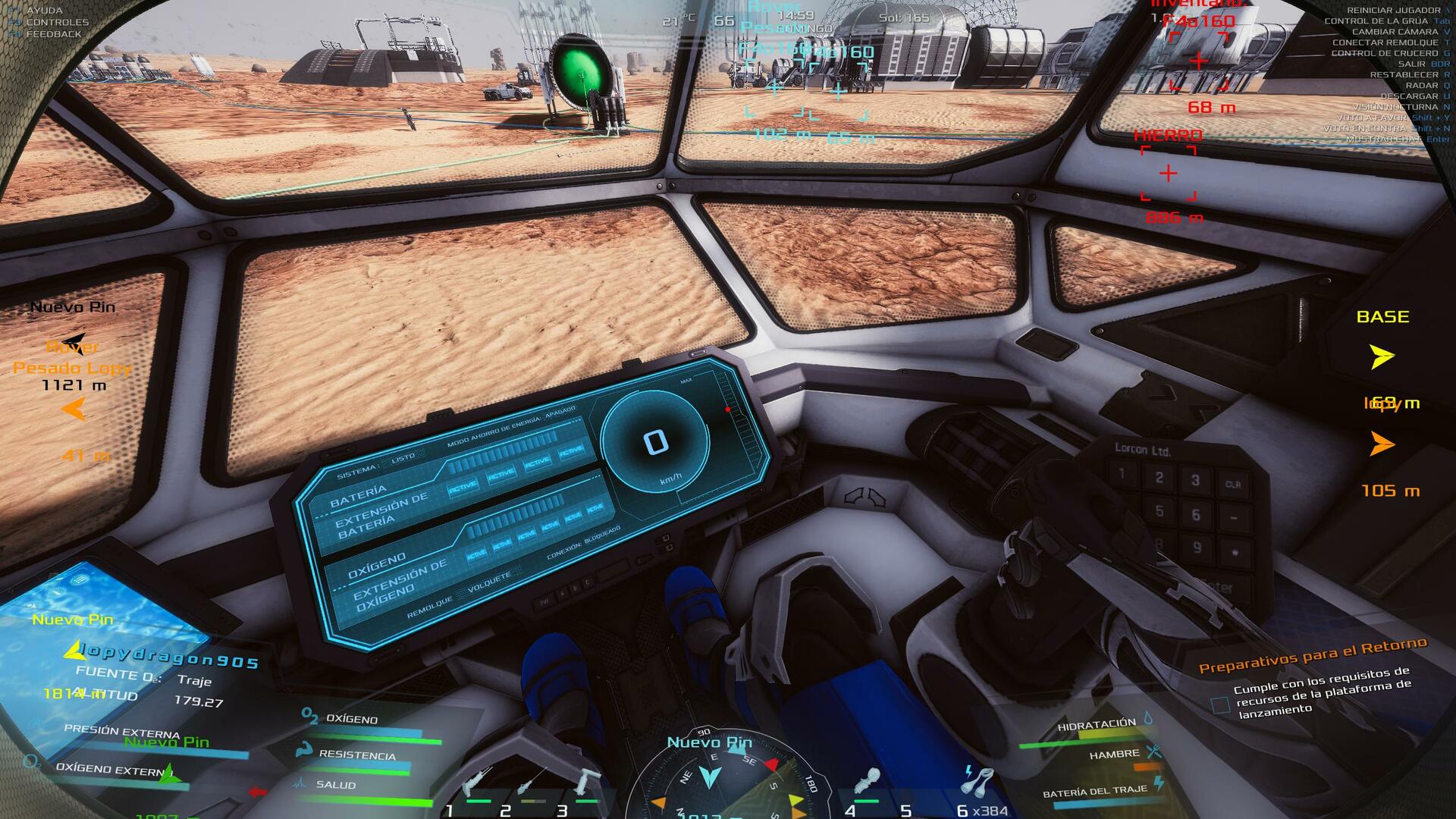Click the yellow BASE direction arrow

(x=1382, y=356)
